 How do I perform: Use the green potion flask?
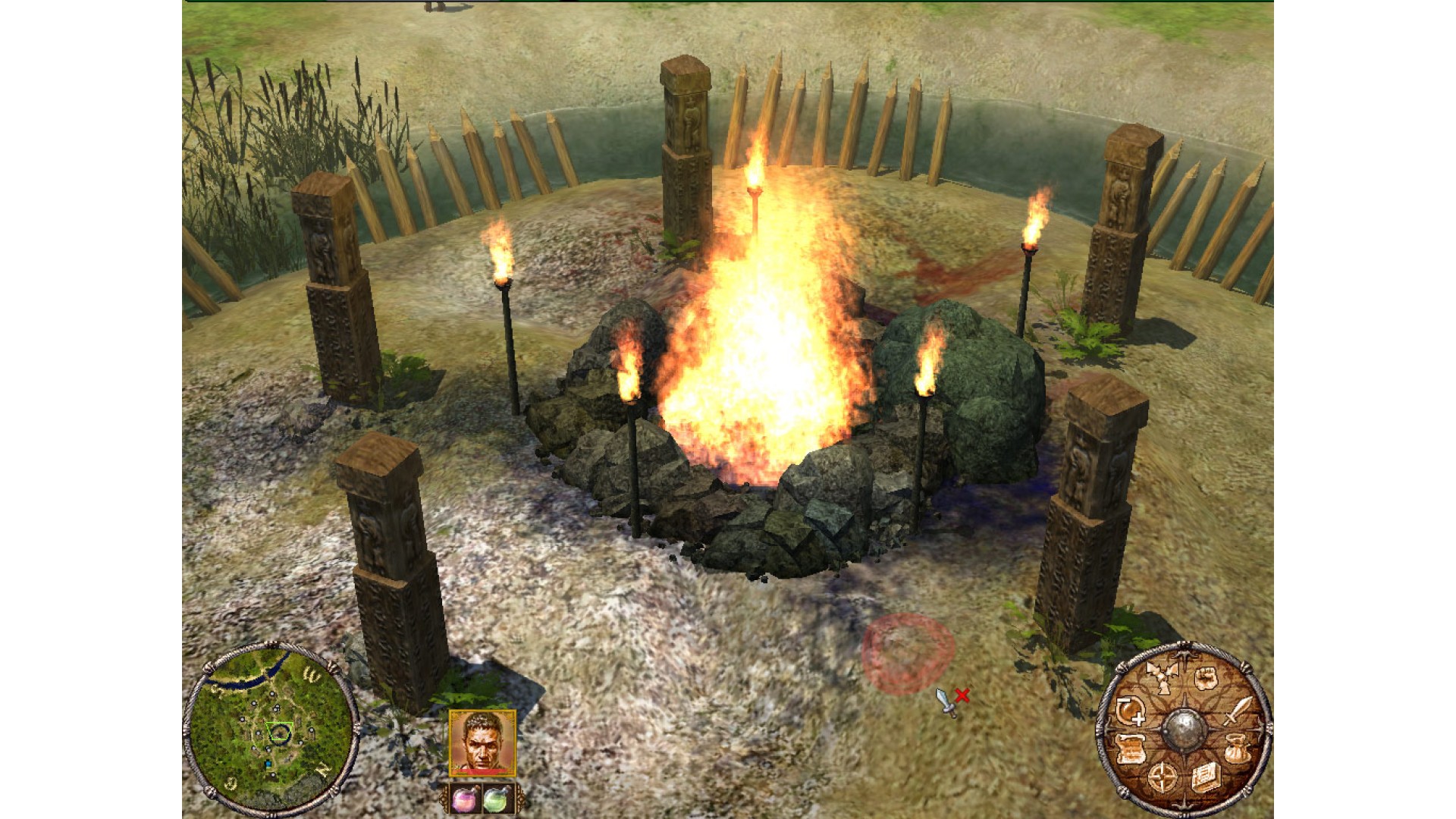(x=497, y=799)
